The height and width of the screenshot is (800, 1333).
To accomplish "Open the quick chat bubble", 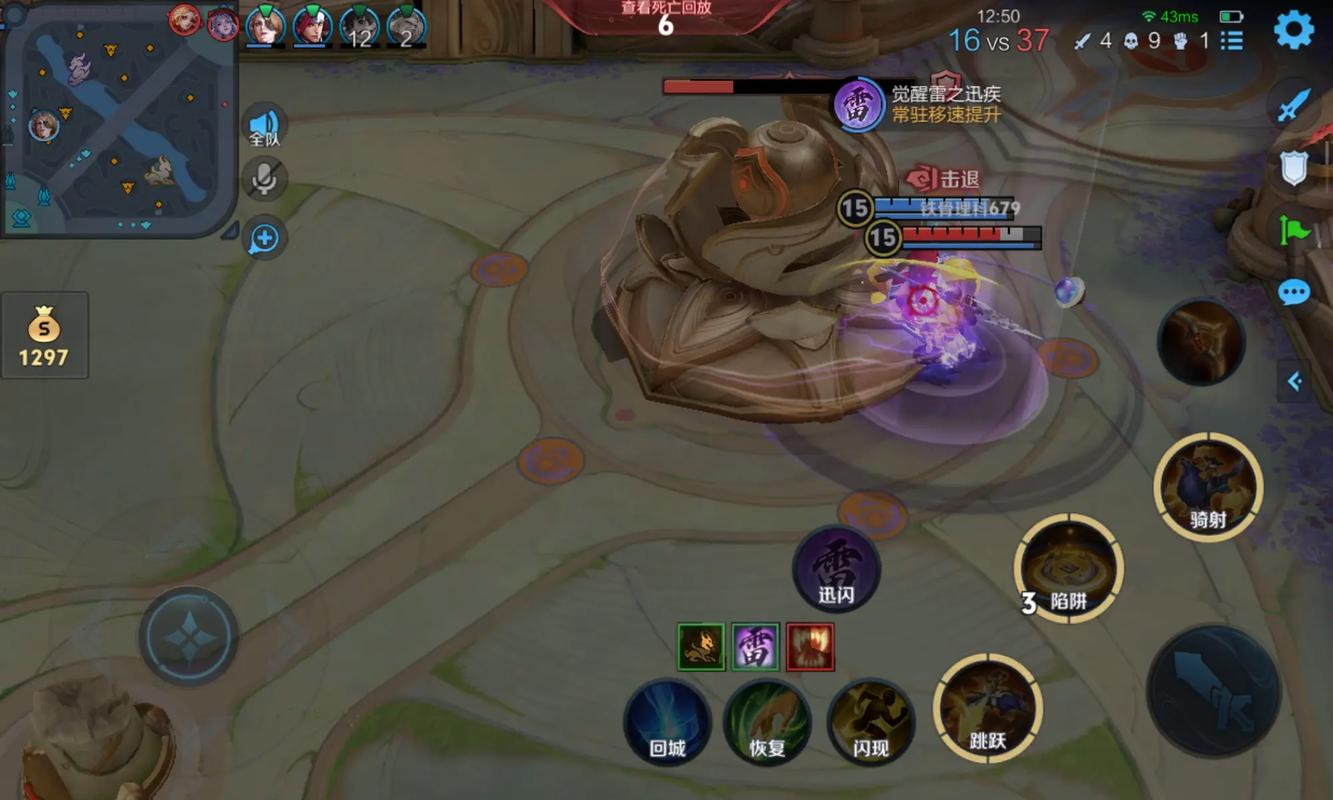I will [1294, 292].
